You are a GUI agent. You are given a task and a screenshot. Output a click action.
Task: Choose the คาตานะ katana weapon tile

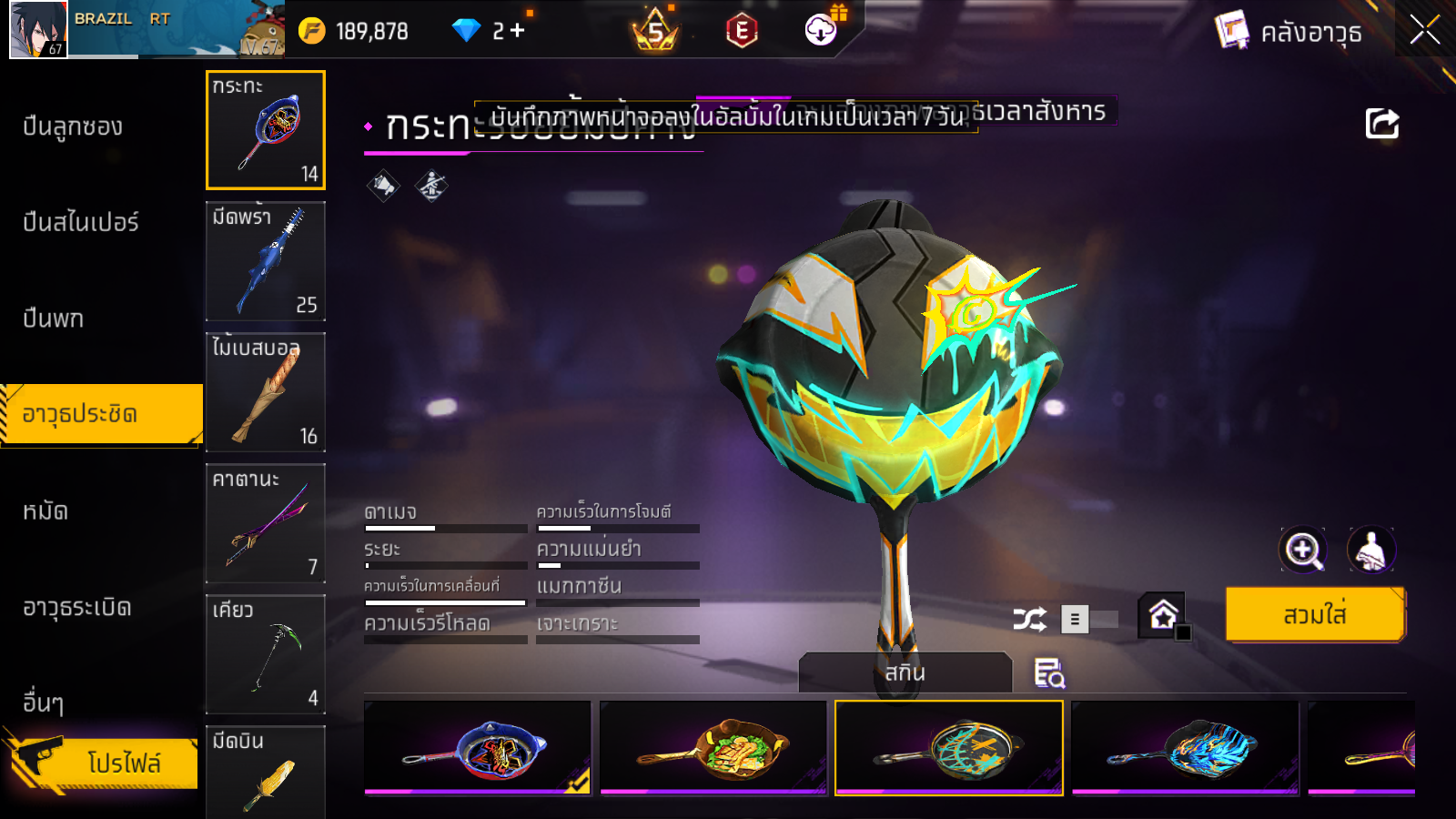coord(266,523)
